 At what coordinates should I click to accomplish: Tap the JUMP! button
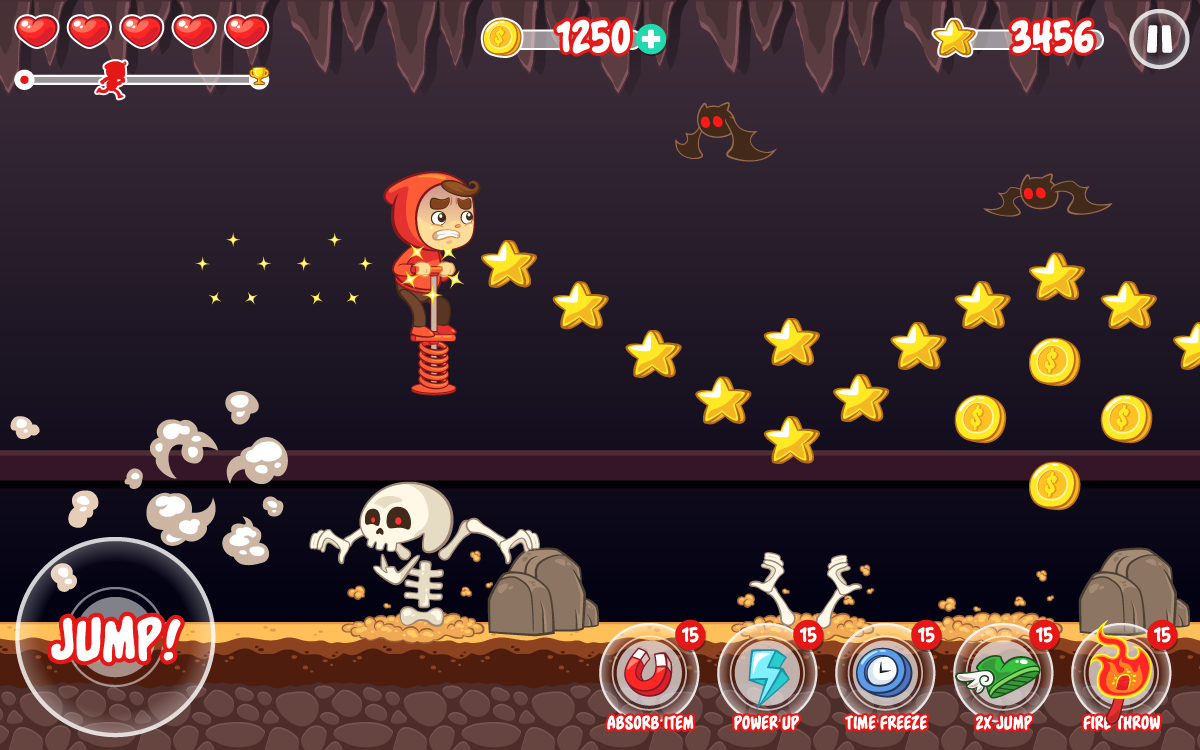(x=115, y=637)
